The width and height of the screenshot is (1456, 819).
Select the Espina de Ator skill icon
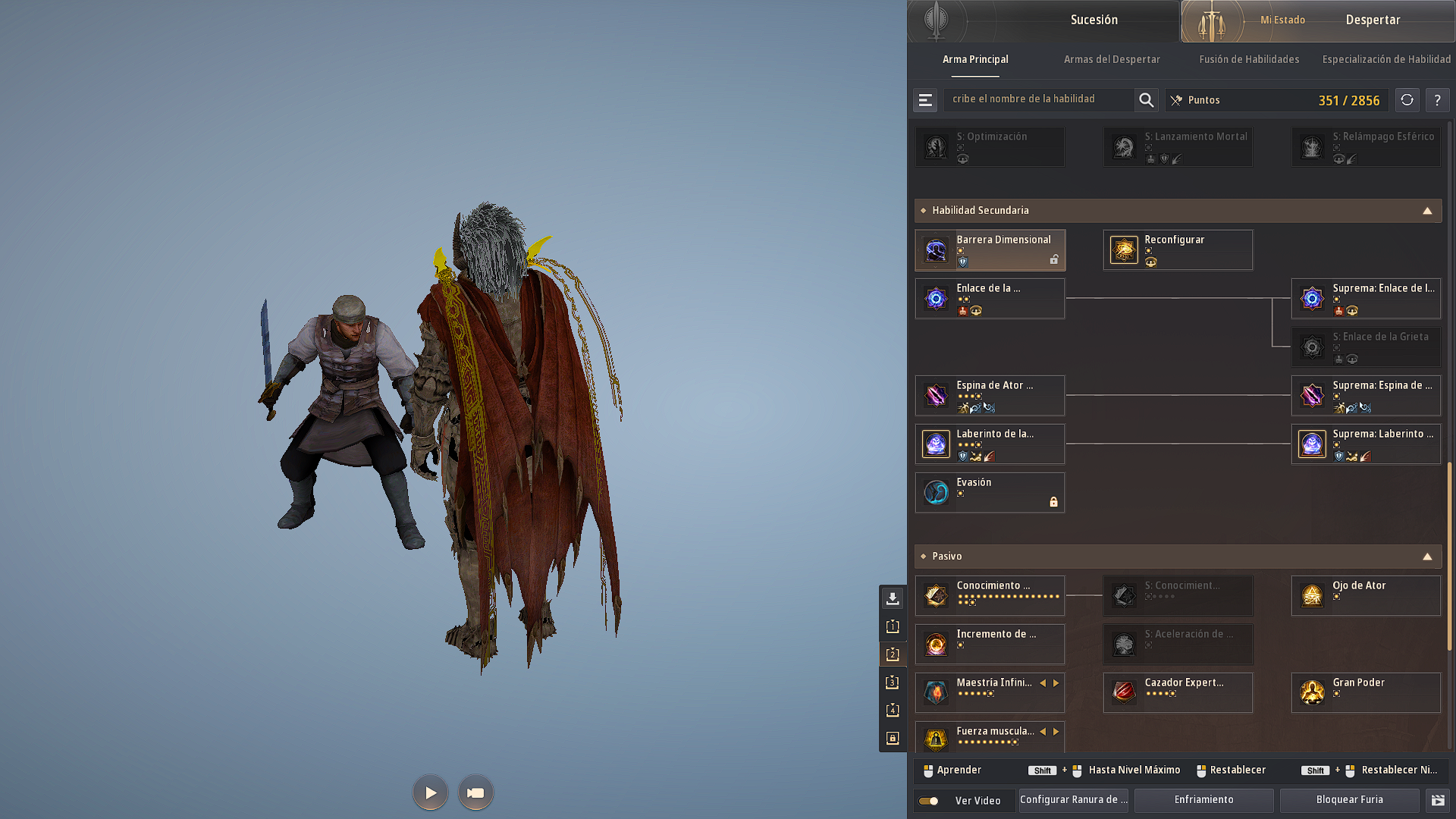coord(935,395)
